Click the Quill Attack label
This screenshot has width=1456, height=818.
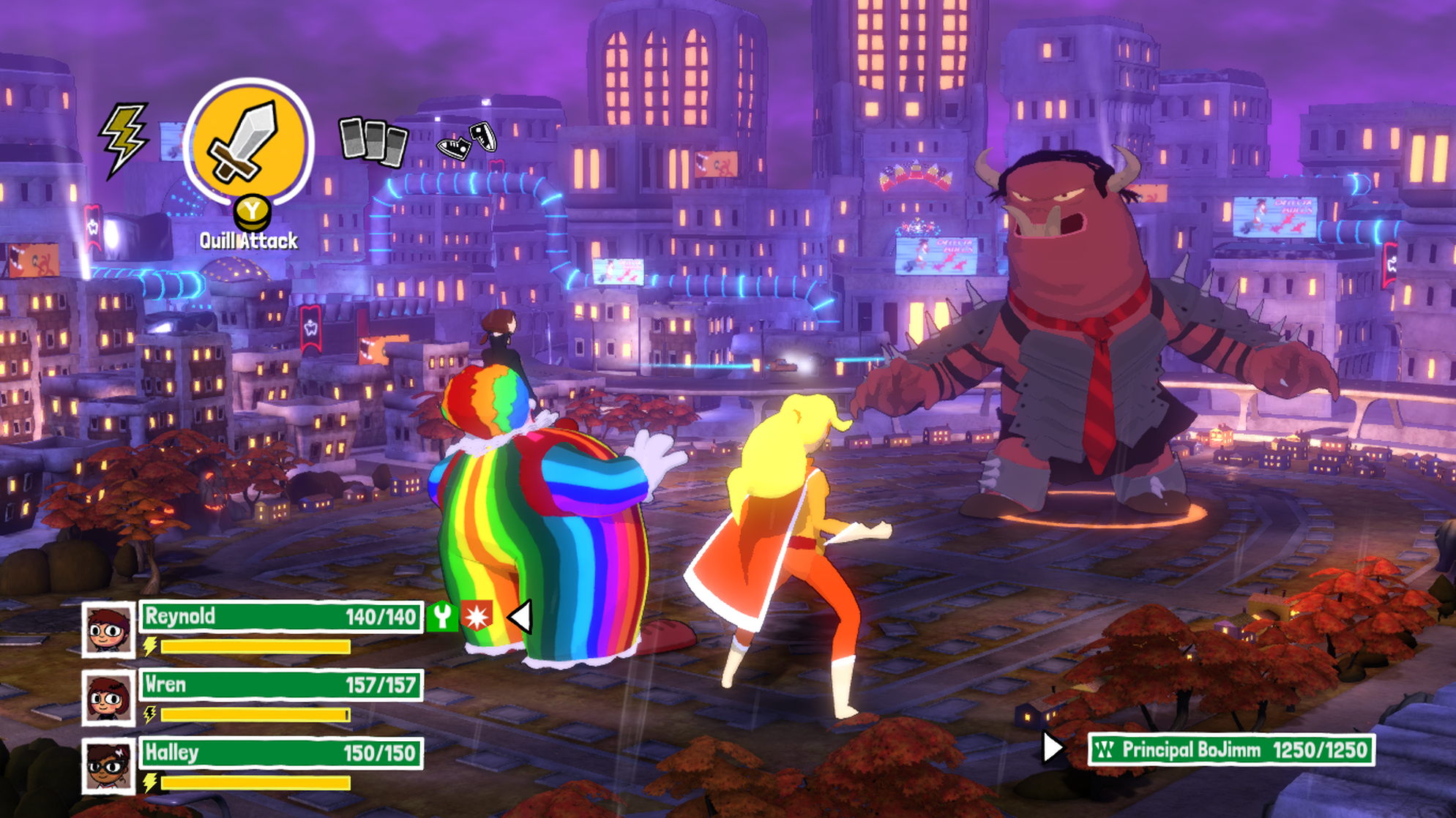pos(248,240)
